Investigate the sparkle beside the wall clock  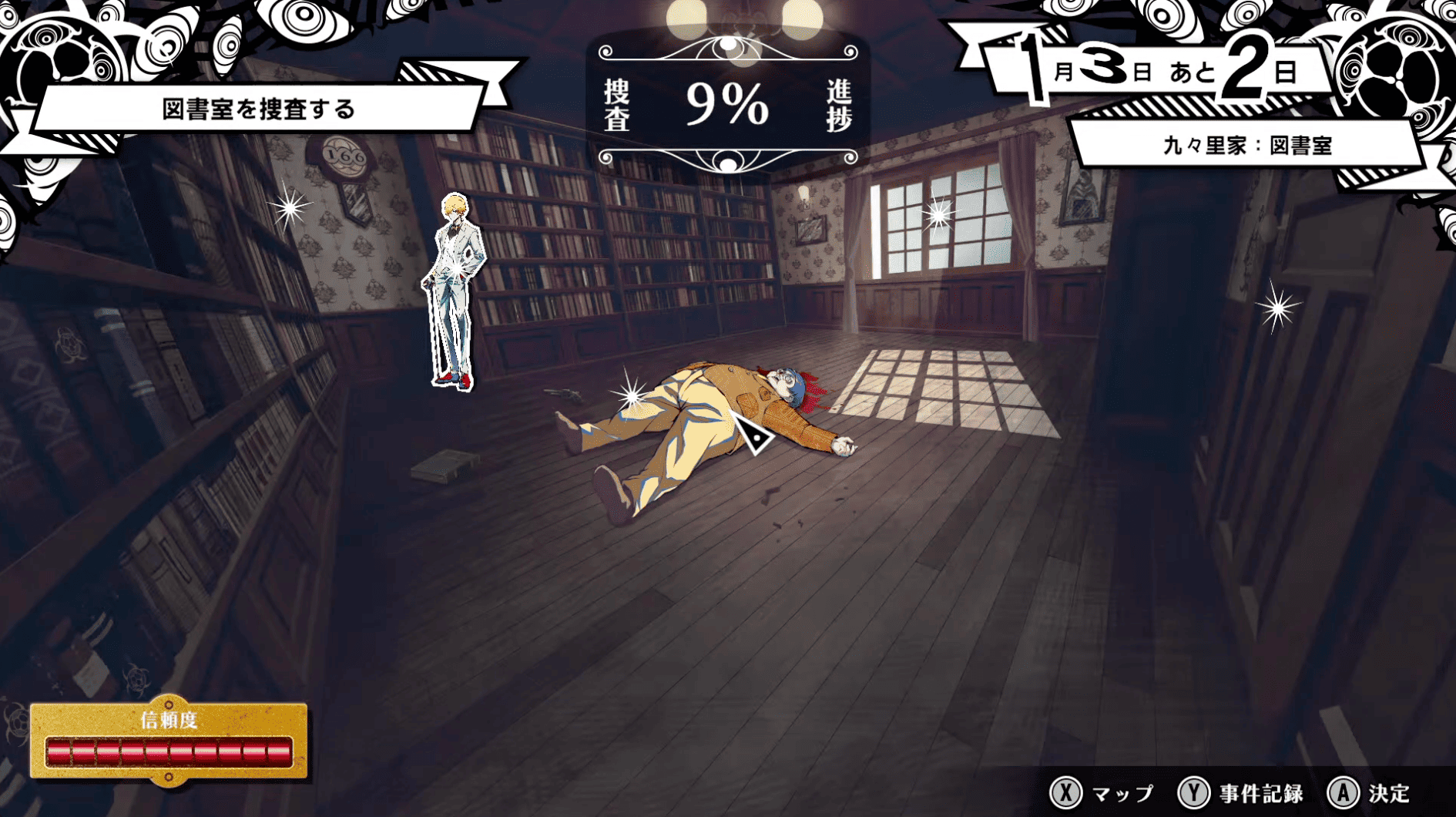[x=290, y=207]
